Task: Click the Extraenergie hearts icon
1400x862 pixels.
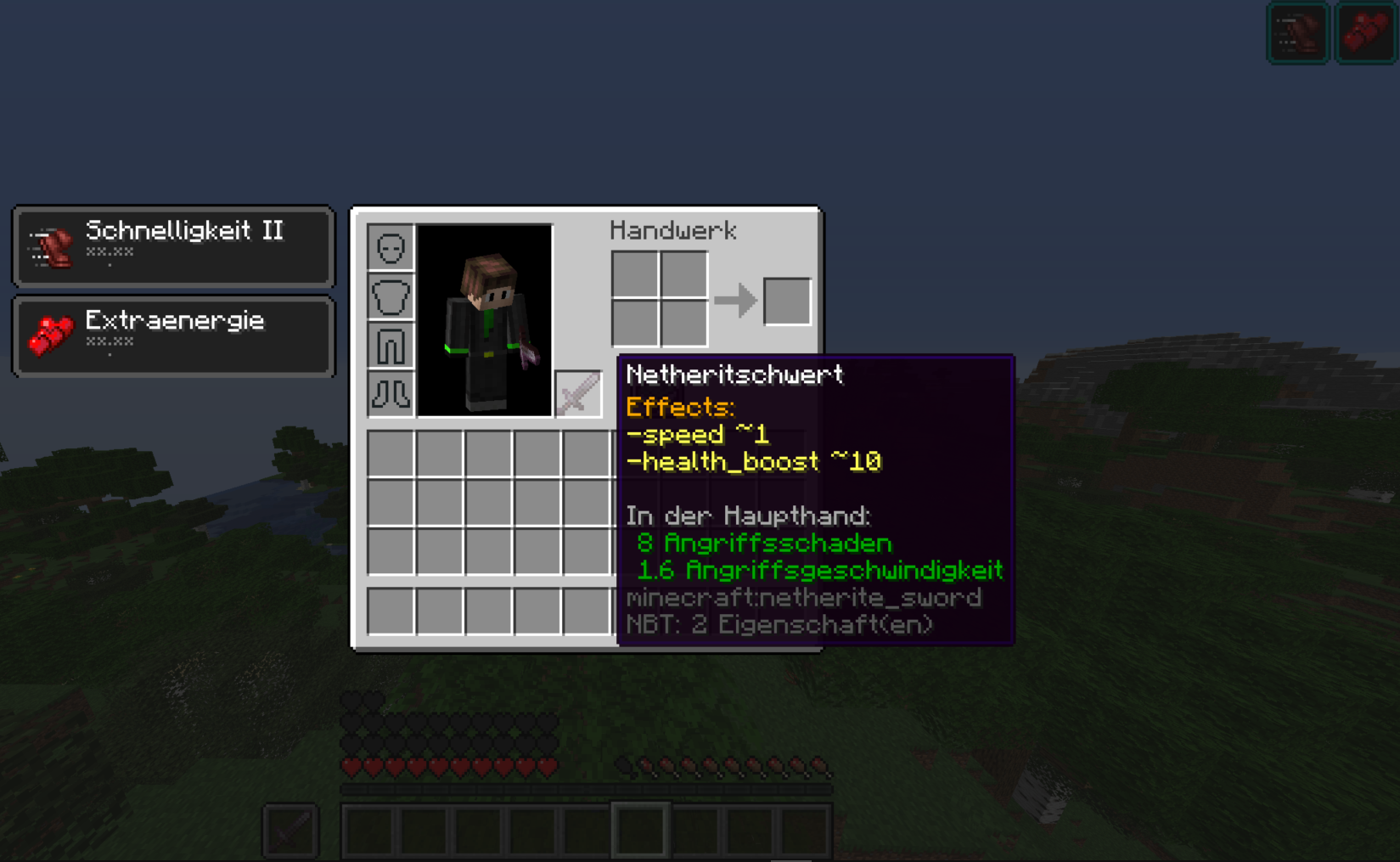Action: click(47, 333)
